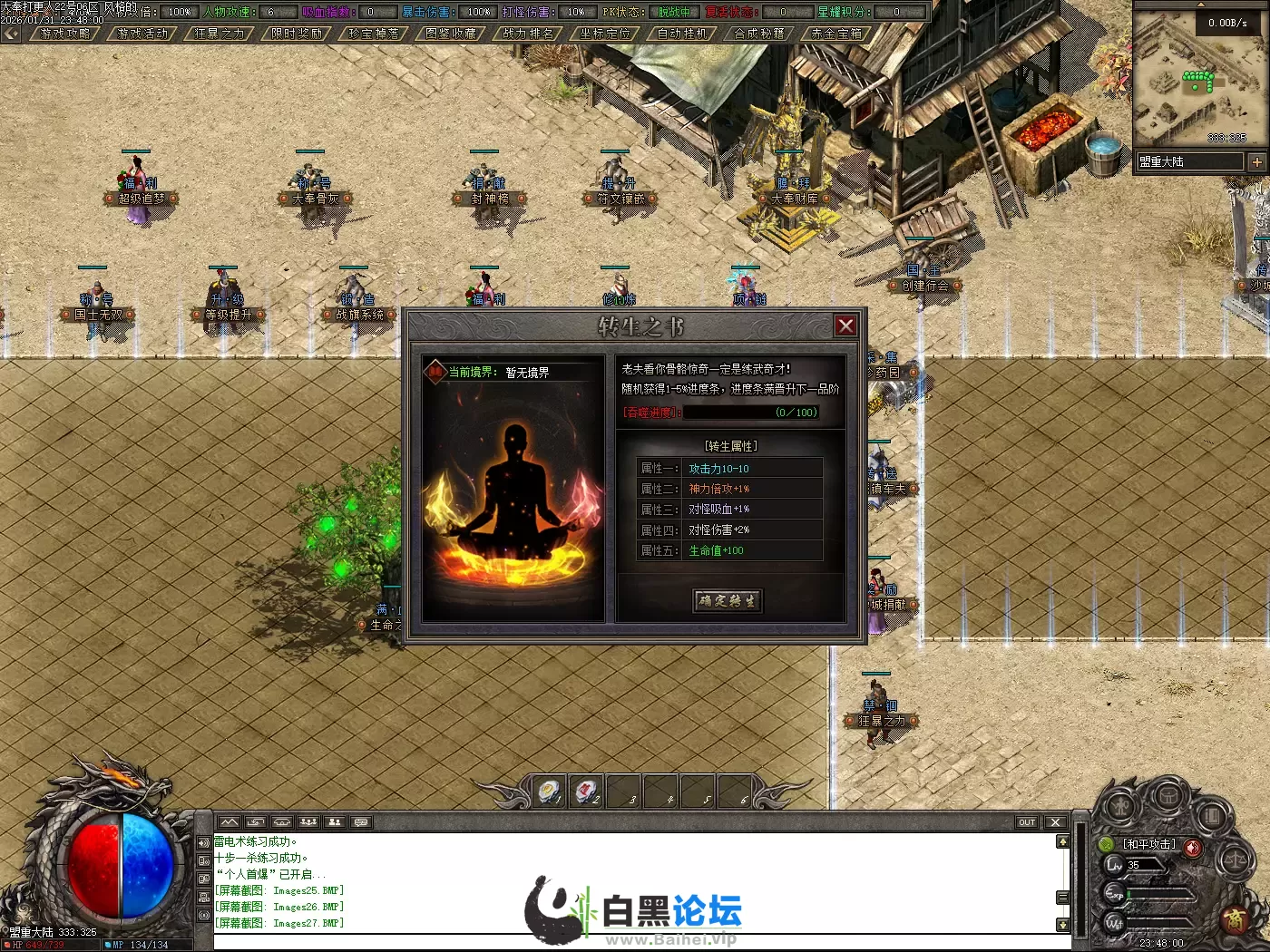The height and width of the screenshot is (952, 1270).
Task: Open the trade scales icon
Action: click(x=1236, y=861)
